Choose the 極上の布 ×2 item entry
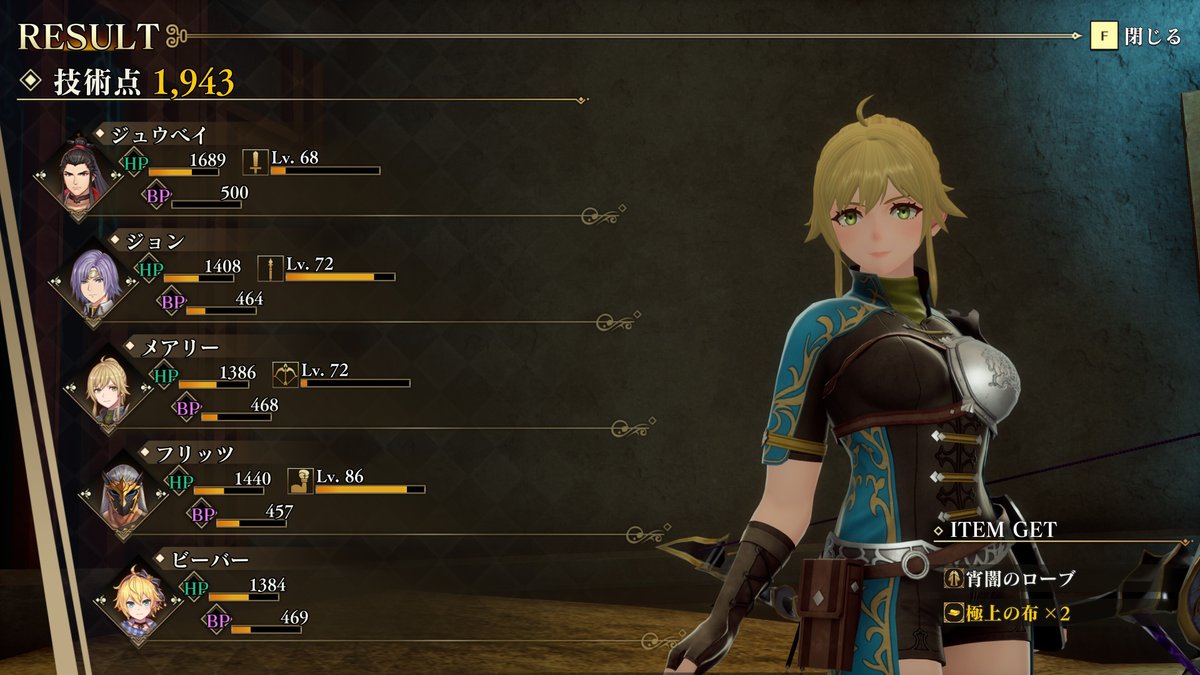Image resolution: width=1200 pixels, height=675 pixels. coord(1007,613)
